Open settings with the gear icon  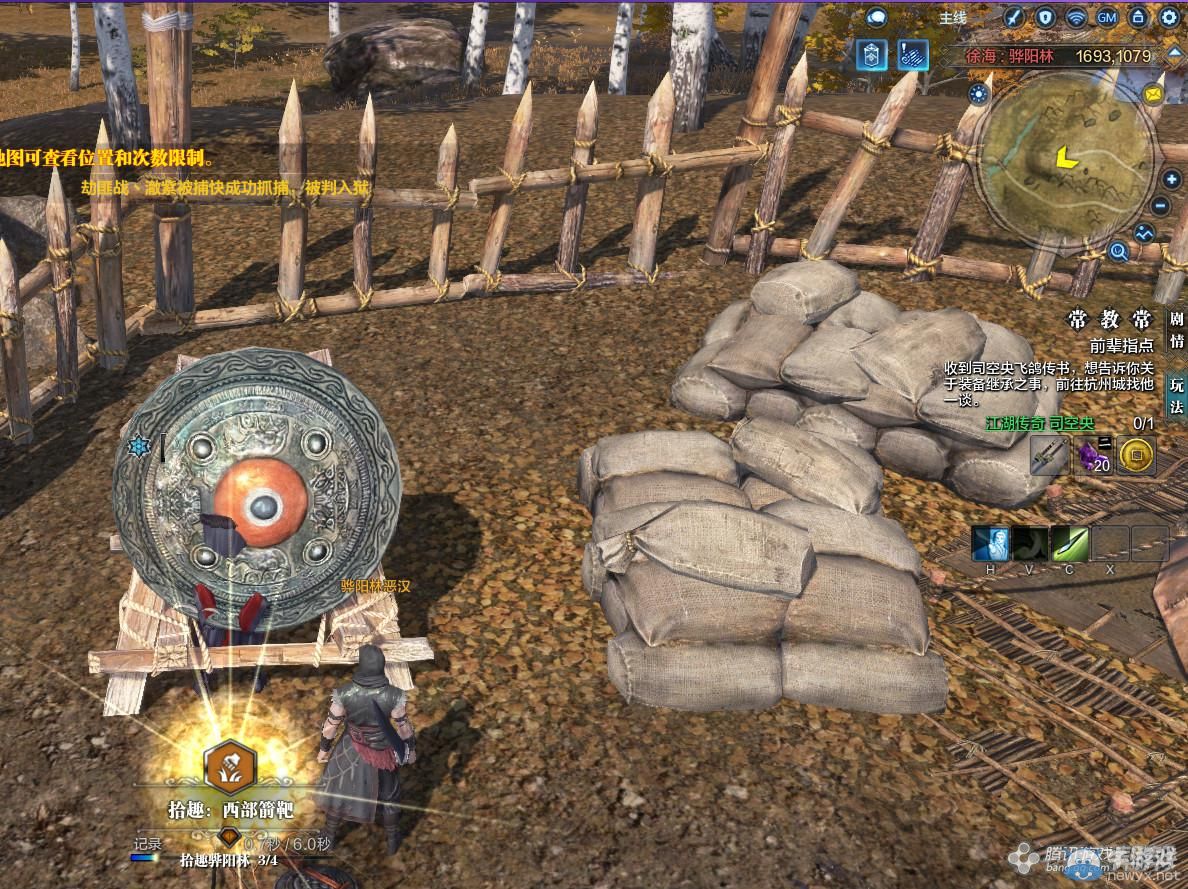1169,17
